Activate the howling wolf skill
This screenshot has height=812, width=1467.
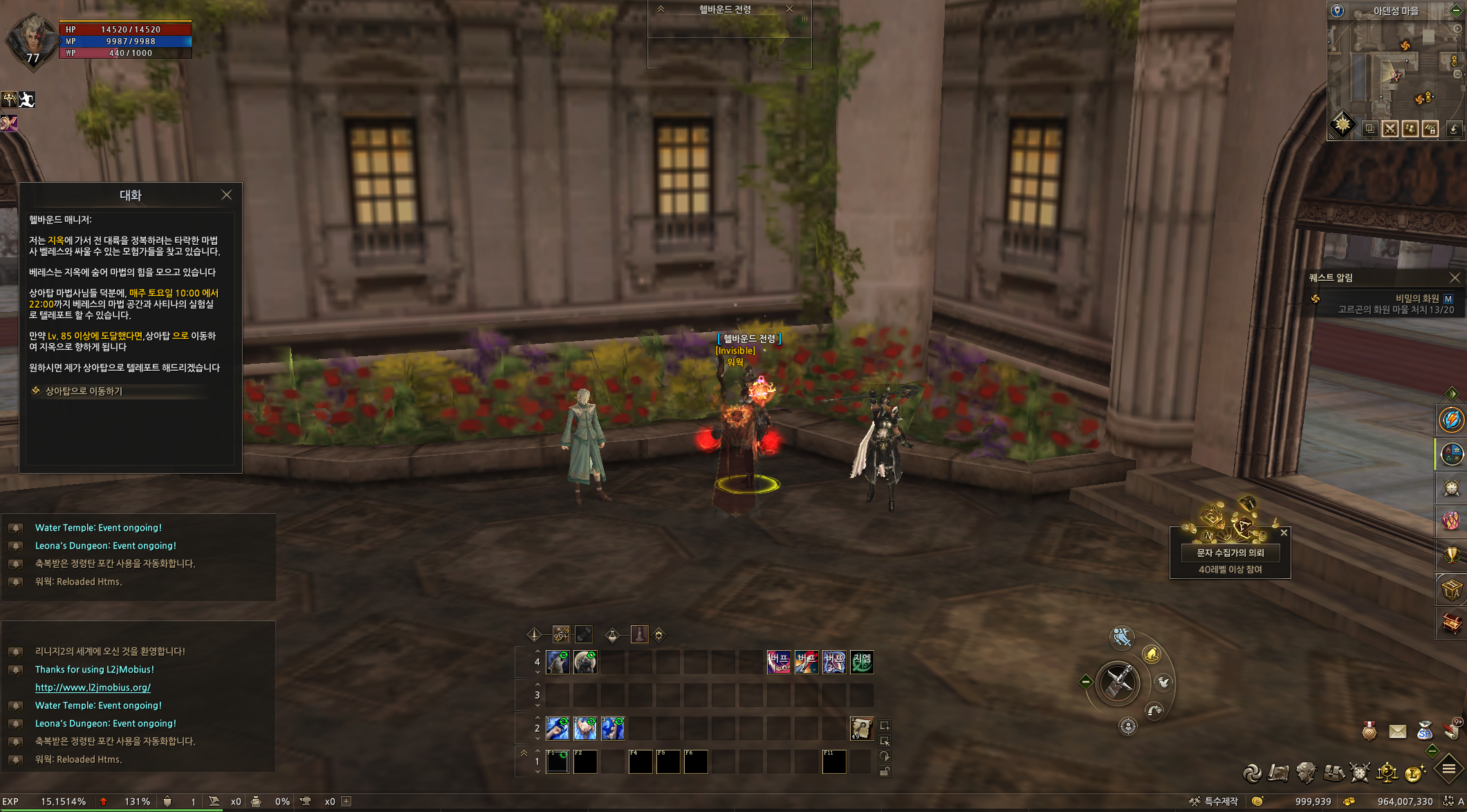pos(557,662)
